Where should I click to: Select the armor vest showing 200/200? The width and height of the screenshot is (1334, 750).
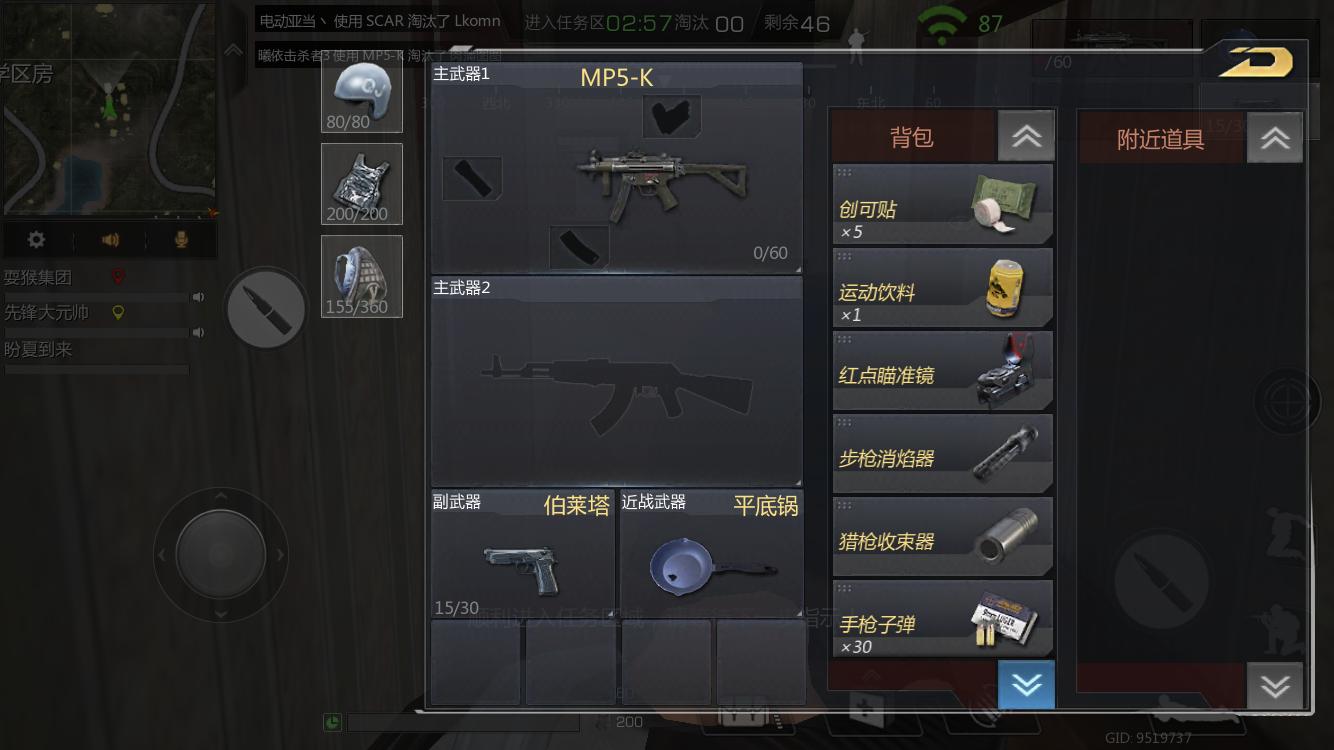pos(361,184)
